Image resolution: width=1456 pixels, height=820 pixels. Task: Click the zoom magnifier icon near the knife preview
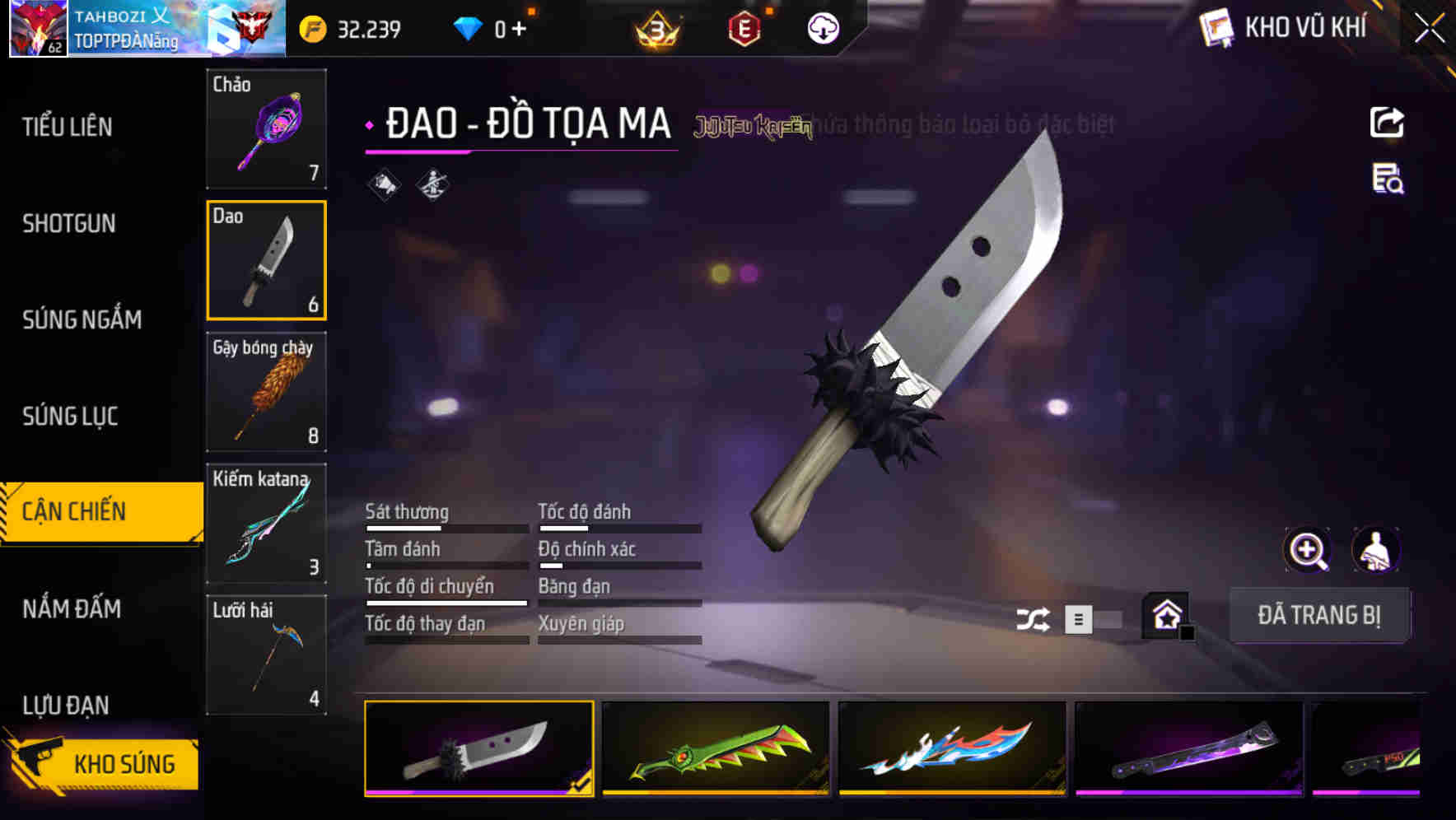click(1308, 550)
